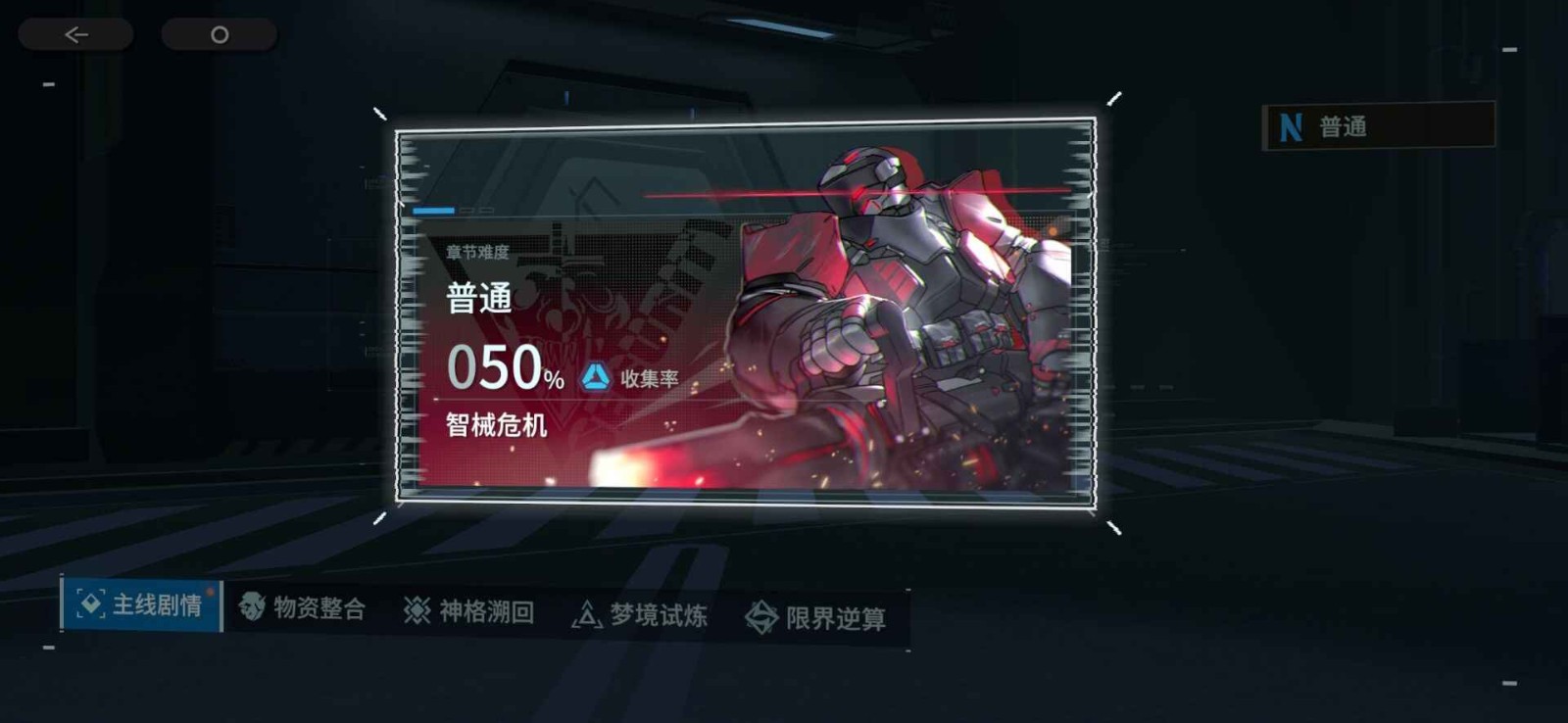Go back with the arrow button
Screen dimensions: 1568x723
tap(75, 35)
